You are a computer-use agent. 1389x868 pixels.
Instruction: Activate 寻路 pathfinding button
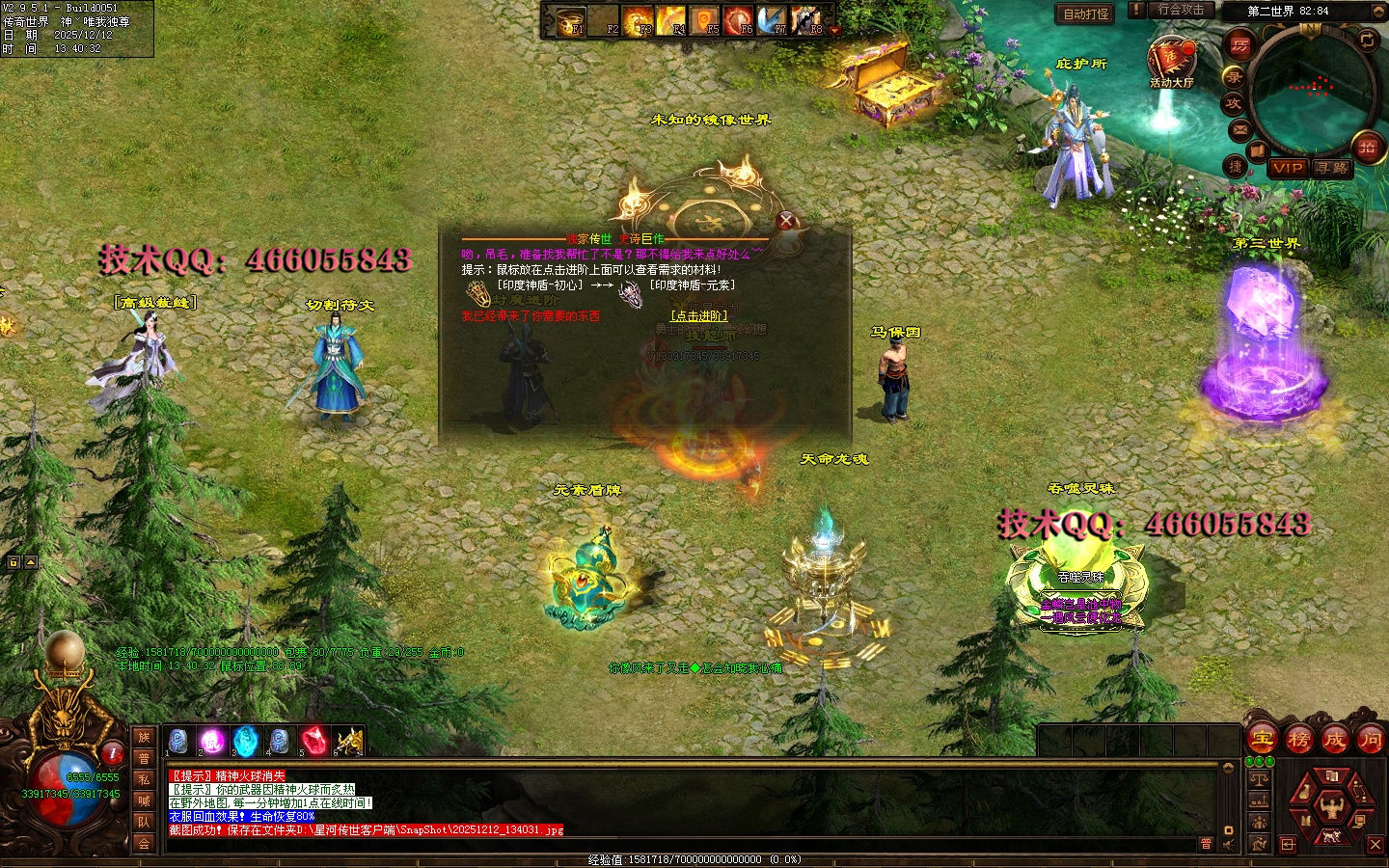tap(1333, 168)
